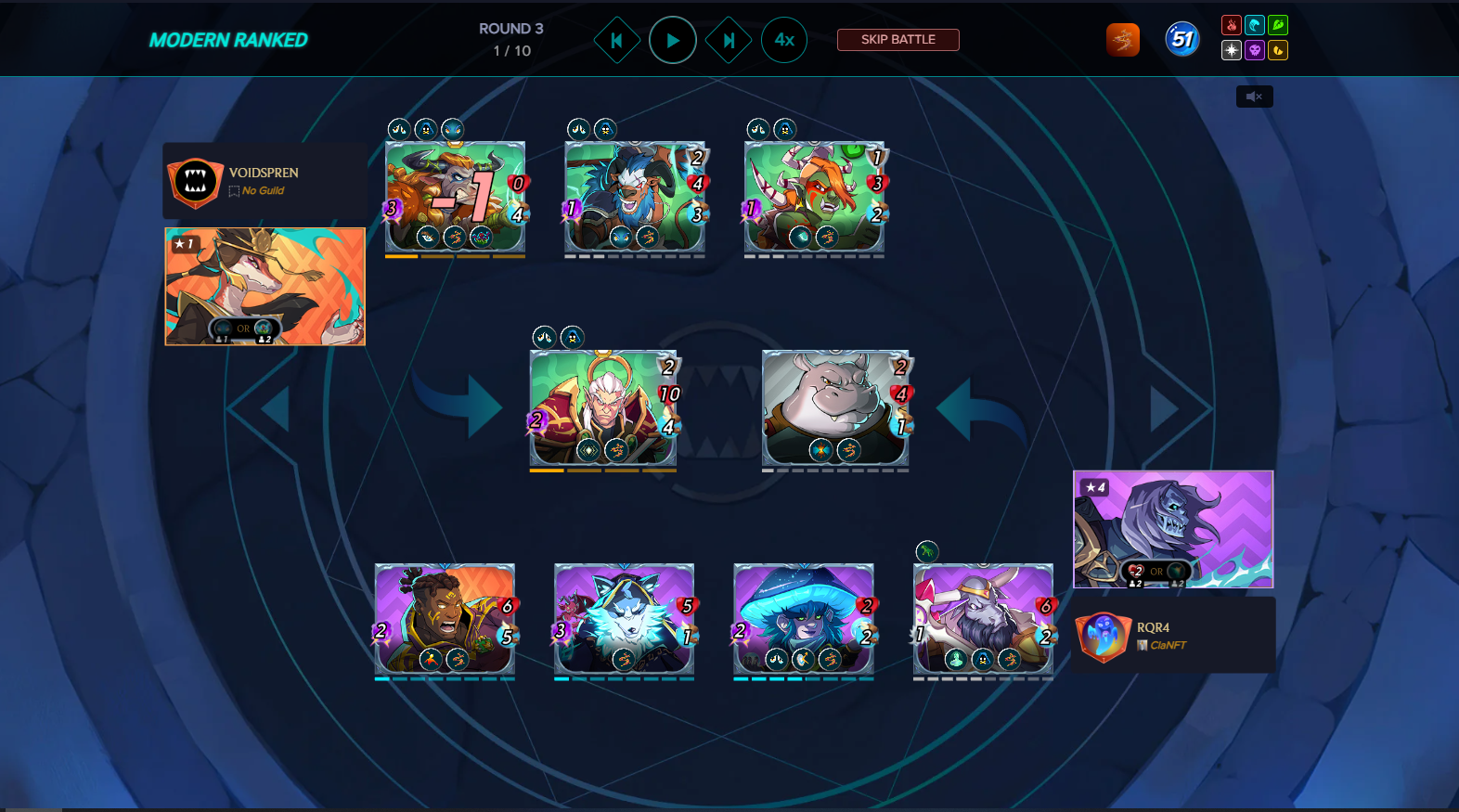The width and height of the screenshot is (1459, 812).
Task: Play the battle animation
Action: tap(672, 40)
